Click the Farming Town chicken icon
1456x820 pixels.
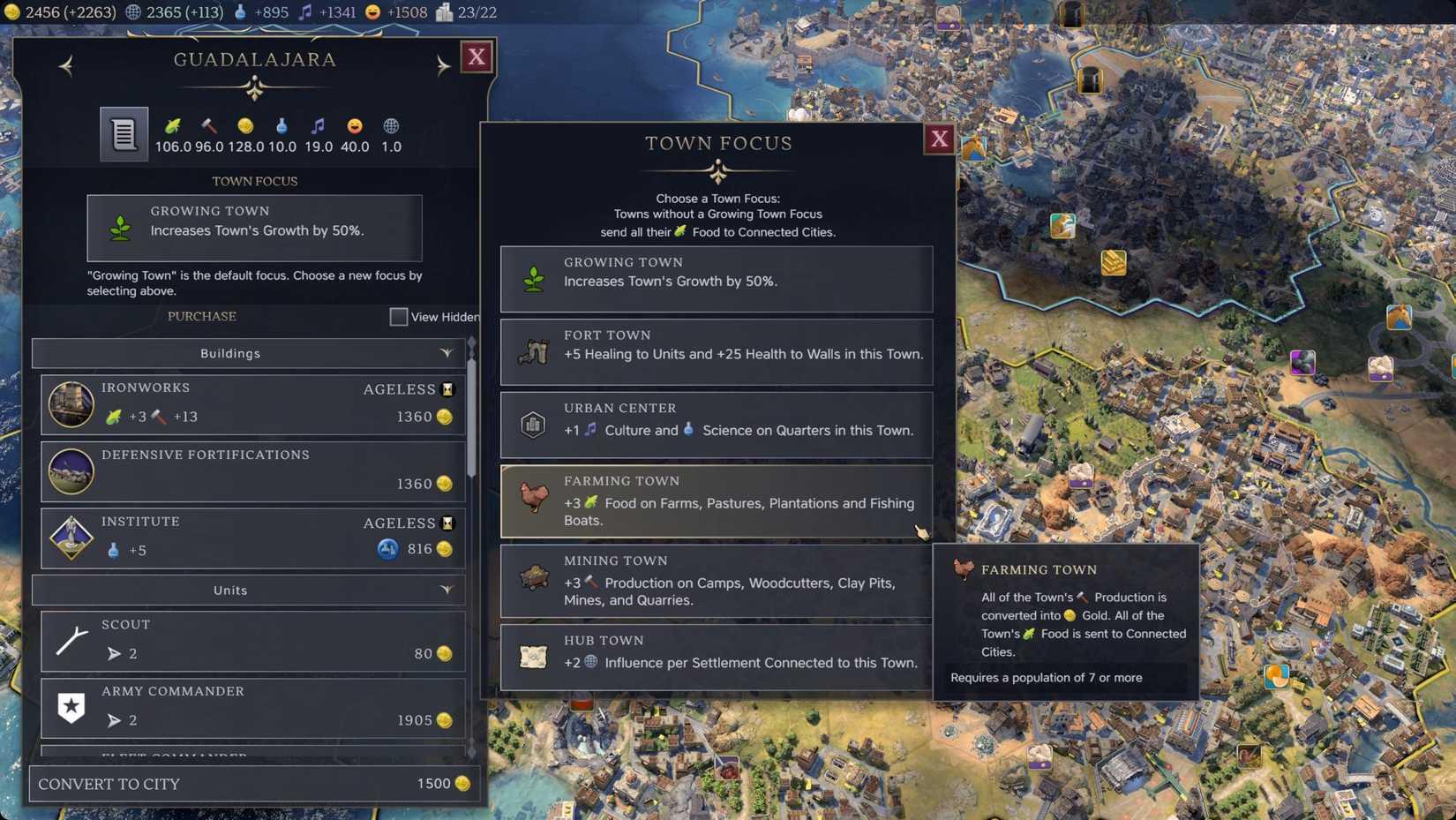point(533,500)
